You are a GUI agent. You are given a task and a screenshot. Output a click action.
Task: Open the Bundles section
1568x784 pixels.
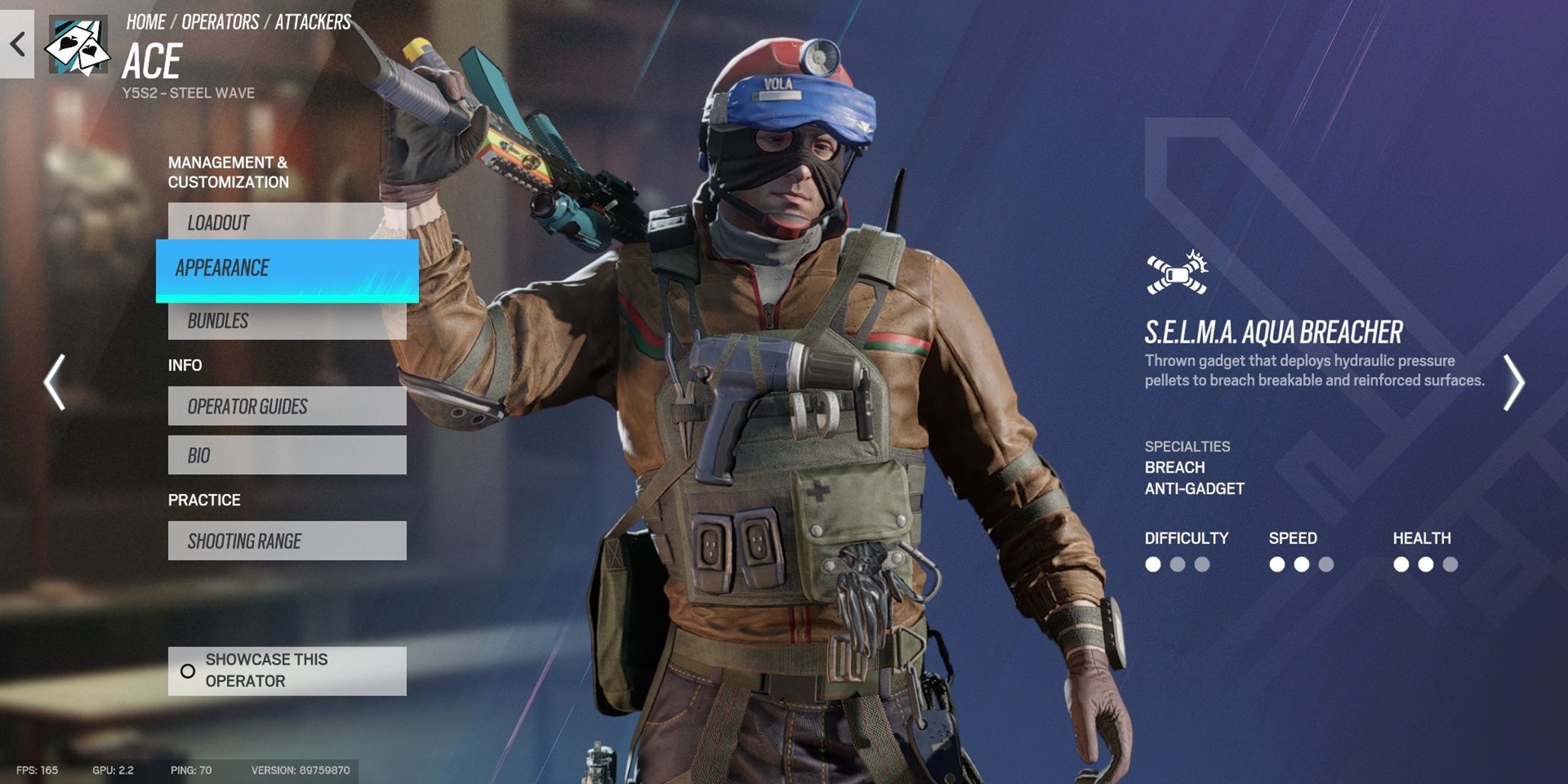coord(287,321)
